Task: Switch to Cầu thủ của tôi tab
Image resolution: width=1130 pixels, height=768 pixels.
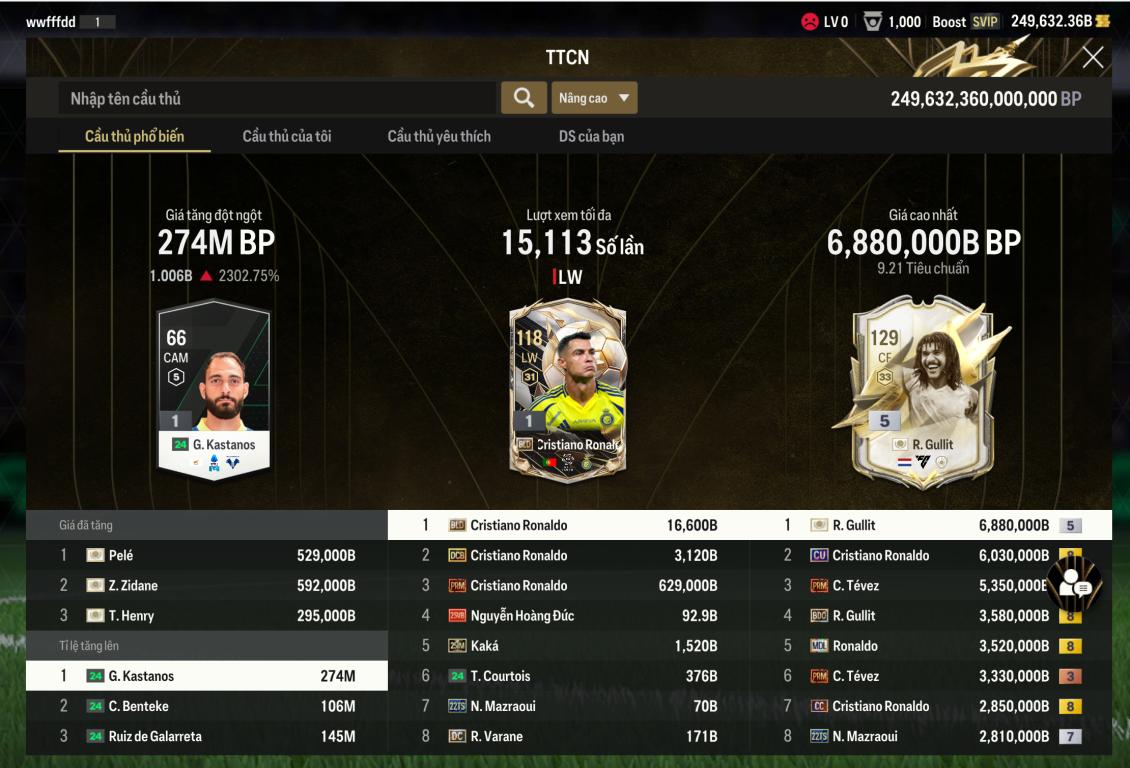Action: click(287, 136)
